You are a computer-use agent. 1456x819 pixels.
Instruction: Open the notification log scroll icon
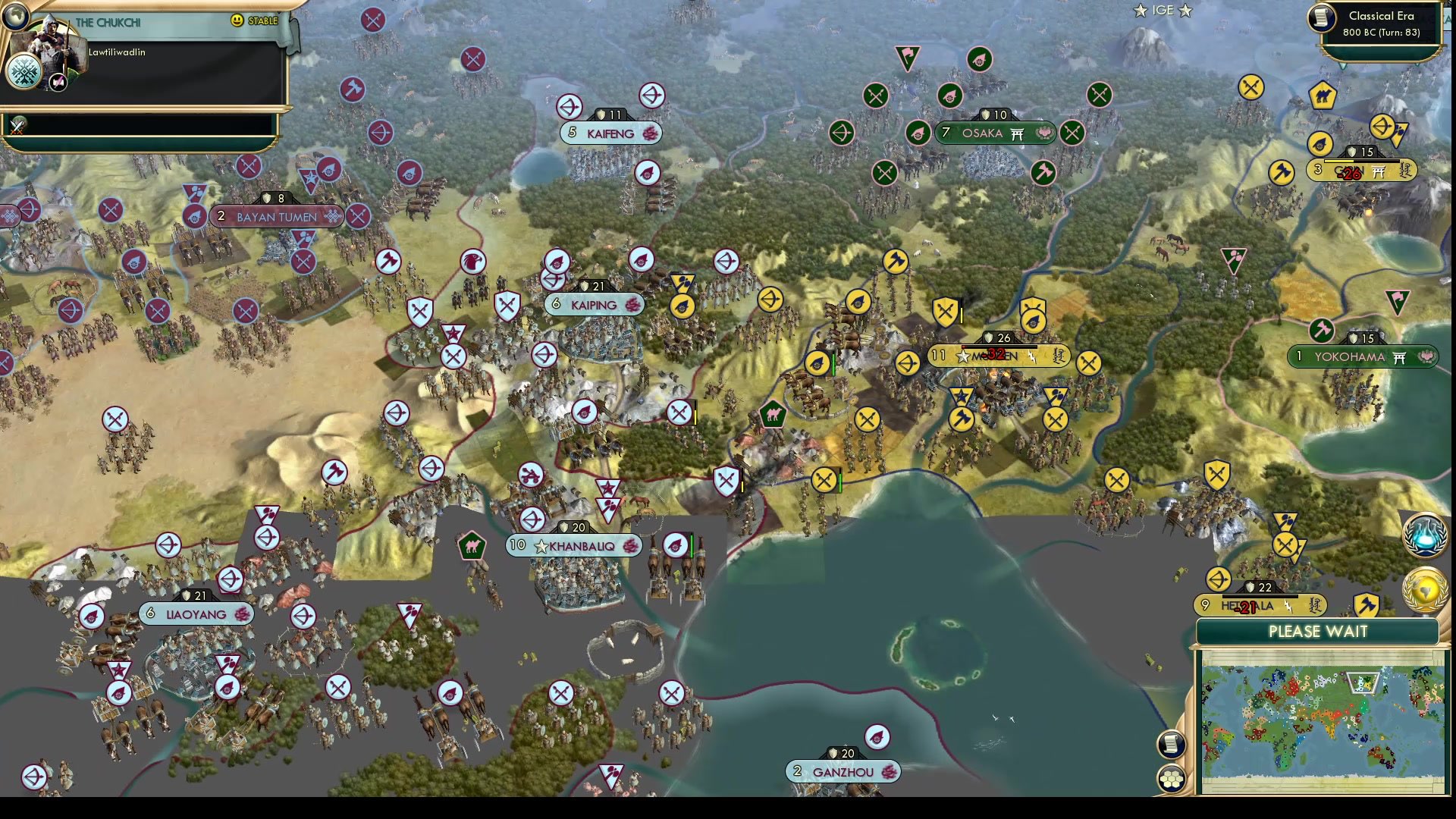coord(1170,745)
